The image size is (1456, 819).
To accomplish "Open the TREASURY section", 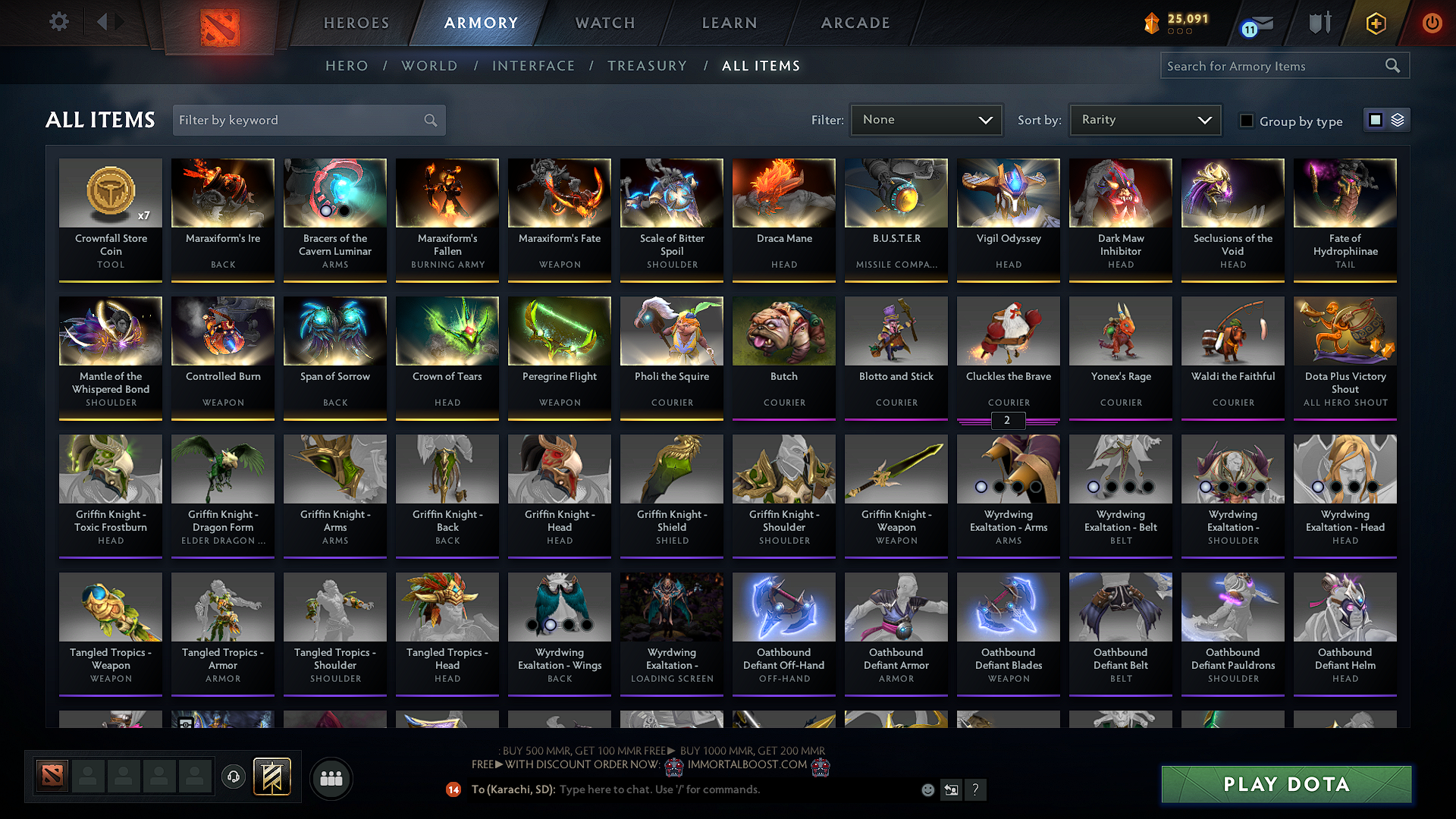I will click(x=647, y=65).
